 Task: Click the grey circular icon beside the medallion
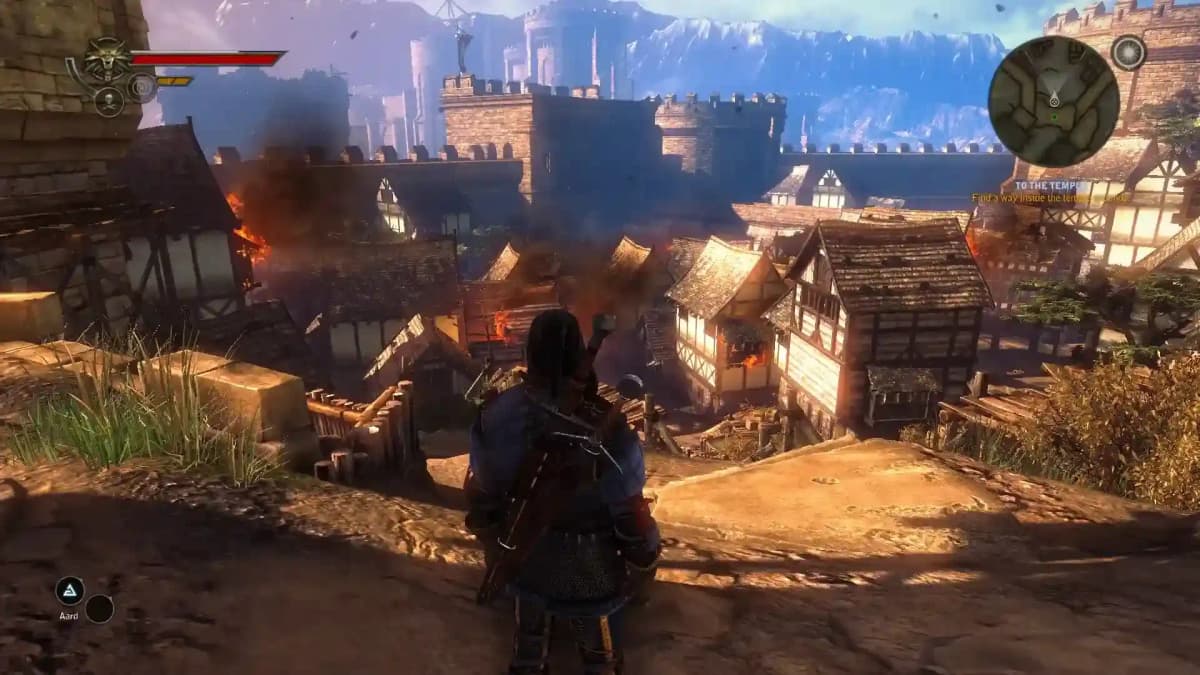pyautogui.click(x=142, y=88)
